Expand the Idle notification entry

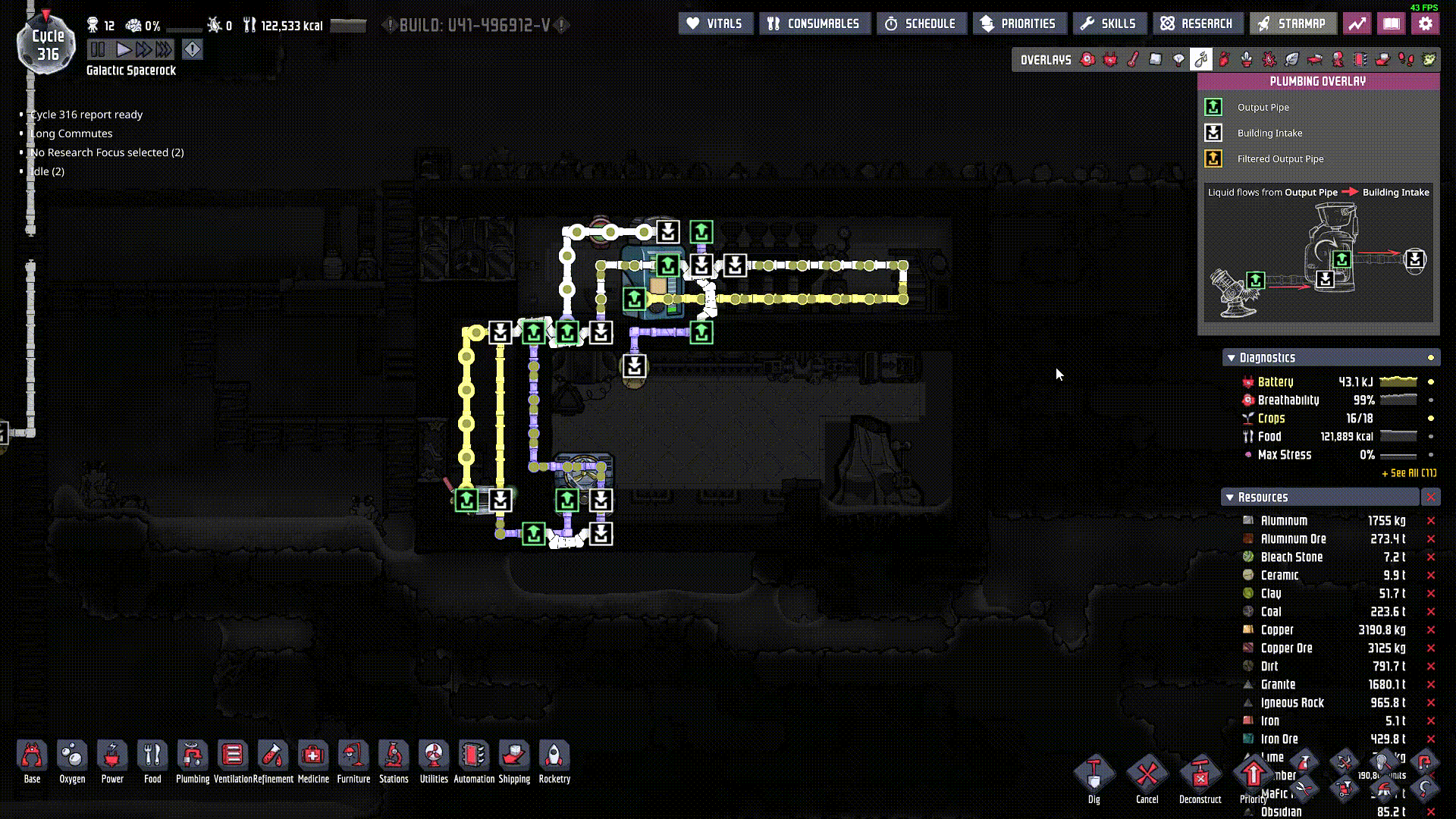click(47, 171)
